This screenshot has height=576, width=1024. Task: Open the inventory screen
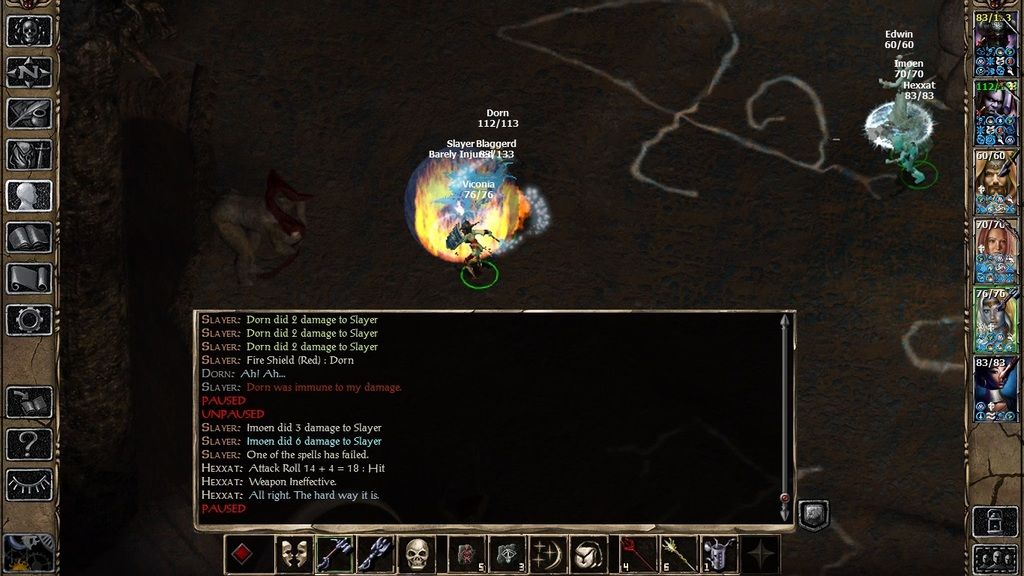[29, 155]
